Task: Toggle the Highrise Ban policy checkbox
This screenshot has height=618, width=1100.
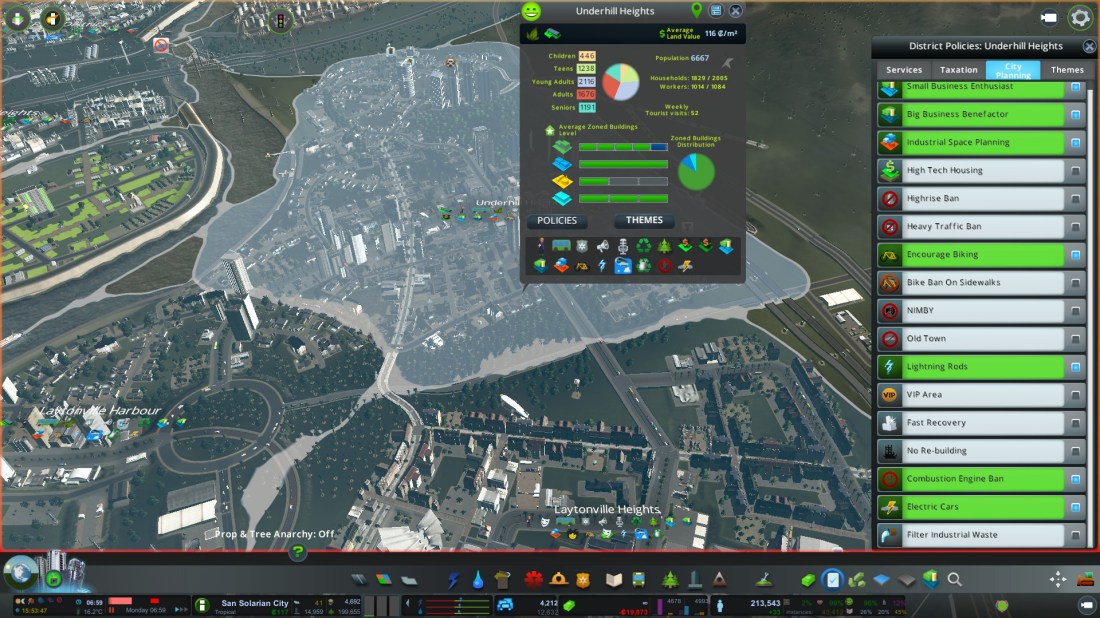Action: pos(1076,199)
